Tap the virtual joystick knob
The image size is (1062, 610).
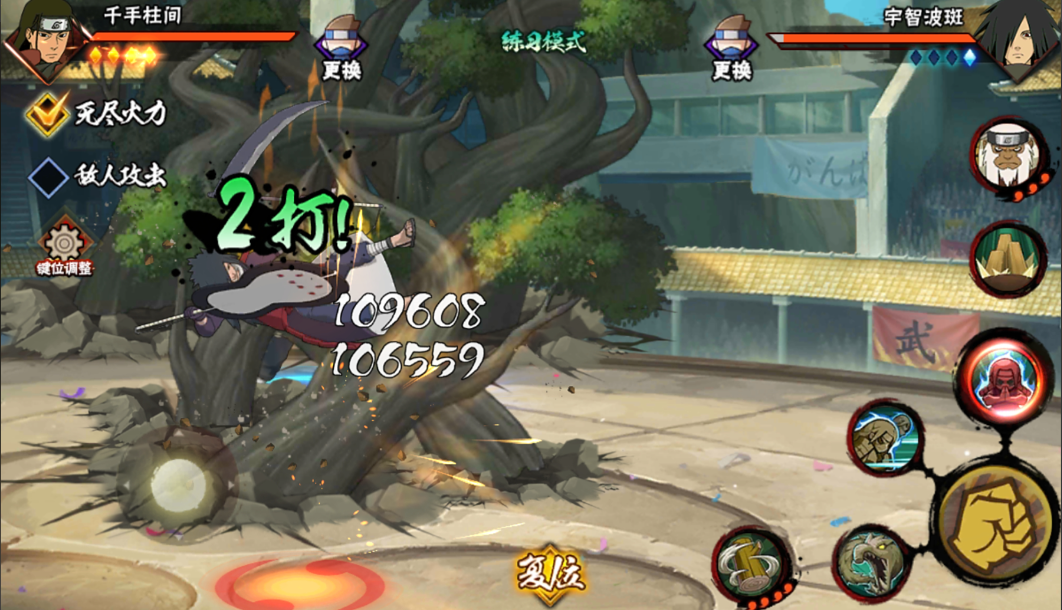pos(180,488)
